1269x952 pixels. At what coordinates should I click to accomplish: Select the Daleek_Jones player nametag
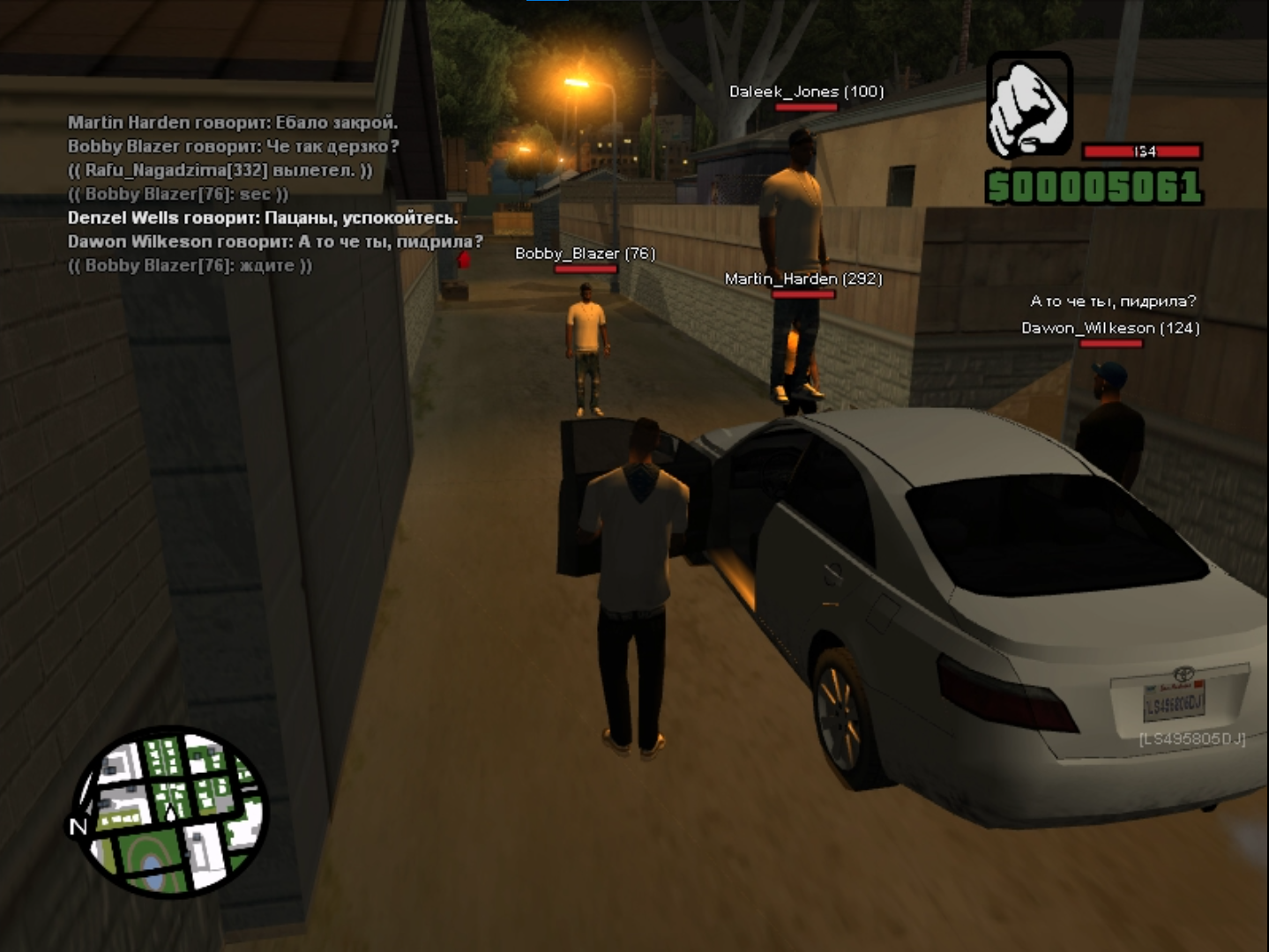[x=806, y=92]
